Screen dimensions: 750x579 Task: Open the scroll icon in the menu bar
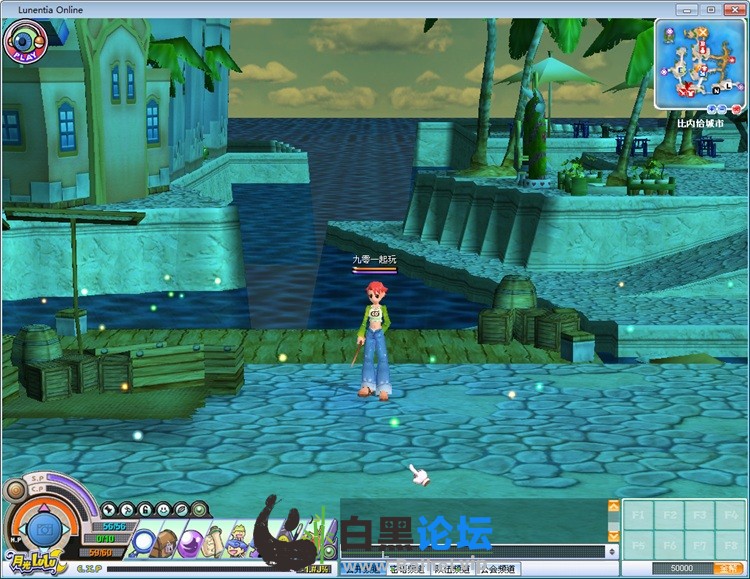212,544
